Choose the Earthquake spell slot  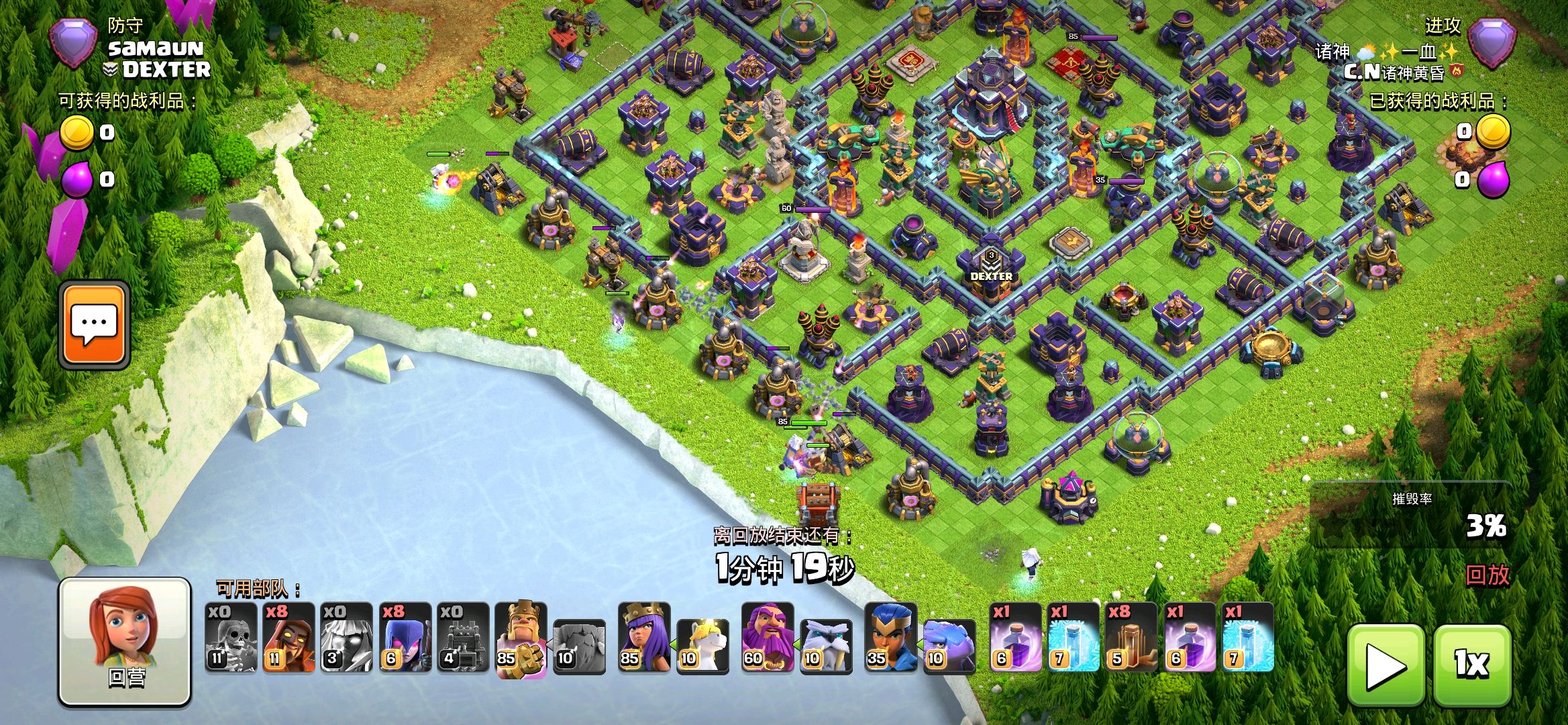pyautogui.click(x=1131, y=638)
